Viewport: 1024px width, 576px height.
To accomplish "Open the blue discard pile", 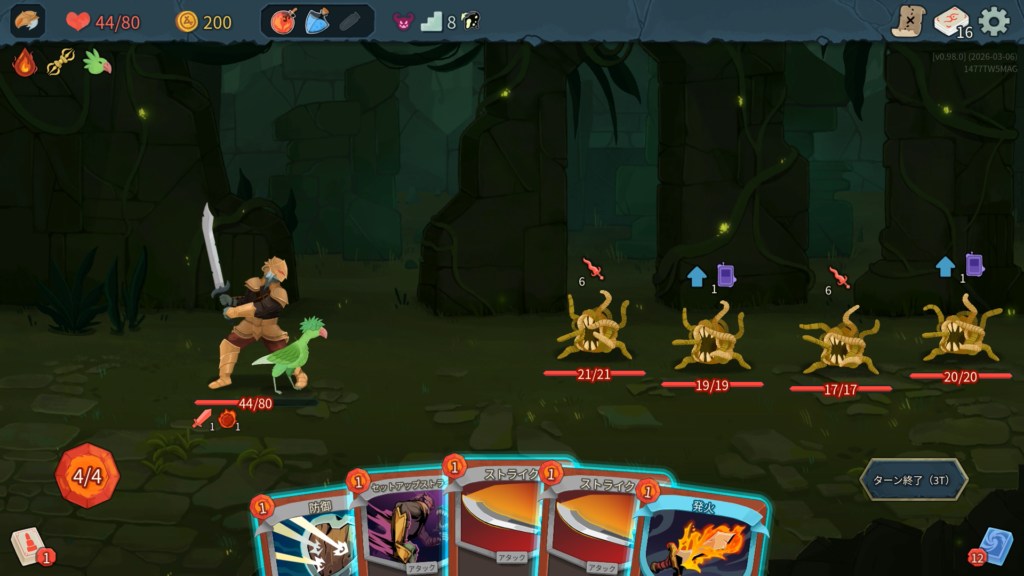I will point(995,546).
